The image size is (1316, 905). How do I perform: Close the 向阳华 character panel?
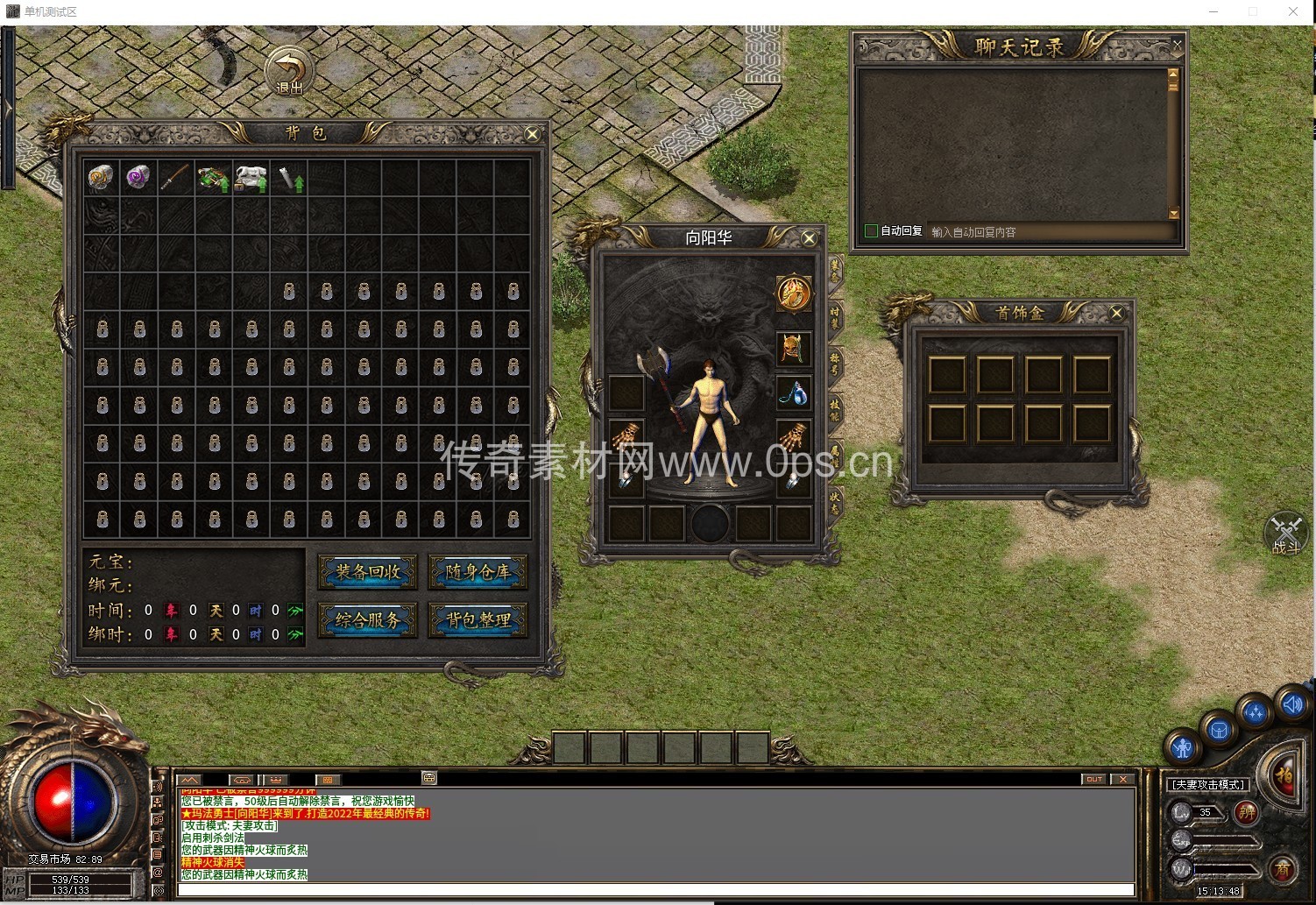pyautogui.click(x=809, y=238)
